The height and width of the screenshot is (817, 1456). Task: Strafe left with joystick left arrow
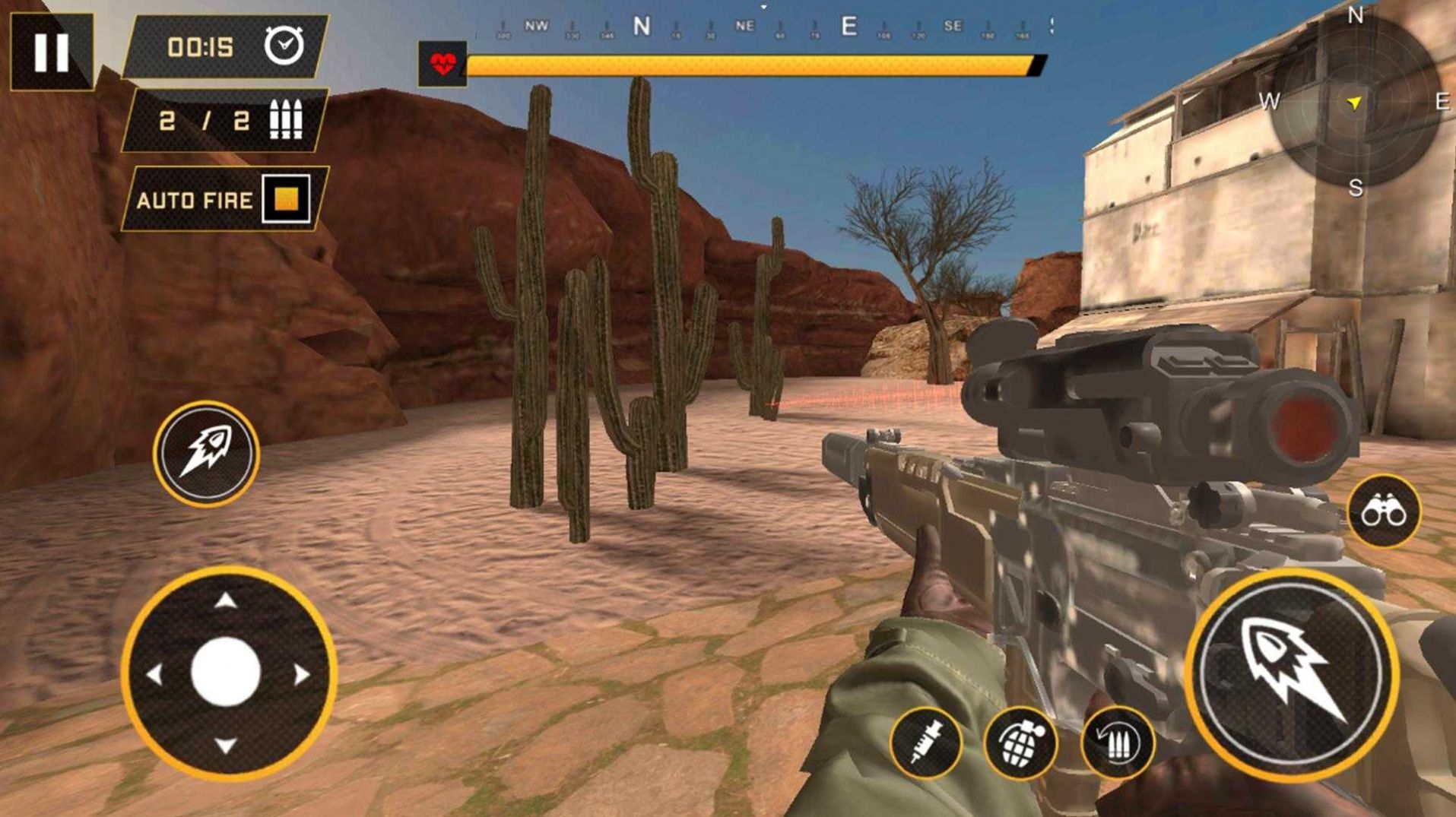154,674
